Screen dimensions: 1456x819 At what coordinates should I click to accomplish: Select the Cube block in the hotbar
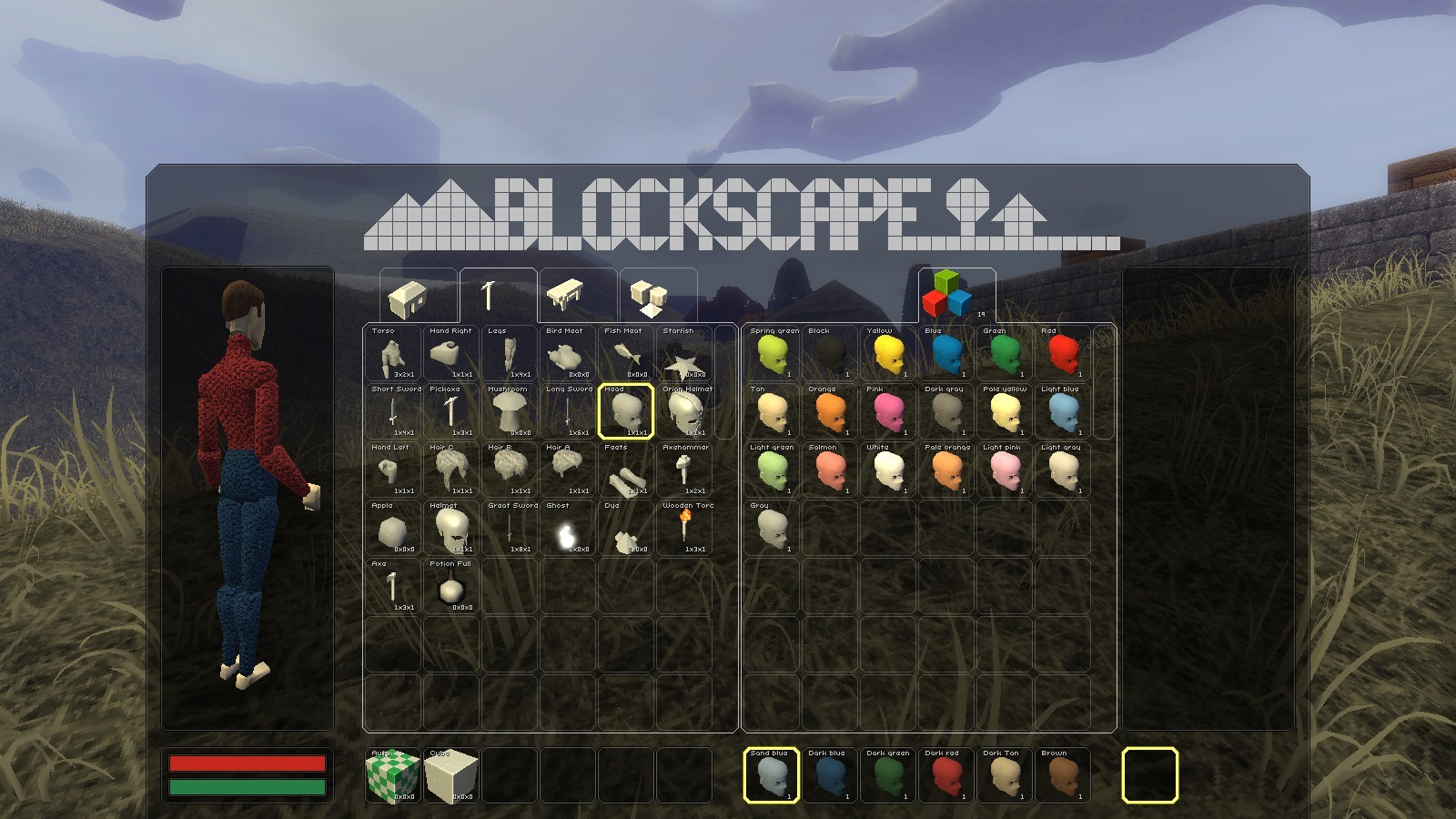(453, 775)
